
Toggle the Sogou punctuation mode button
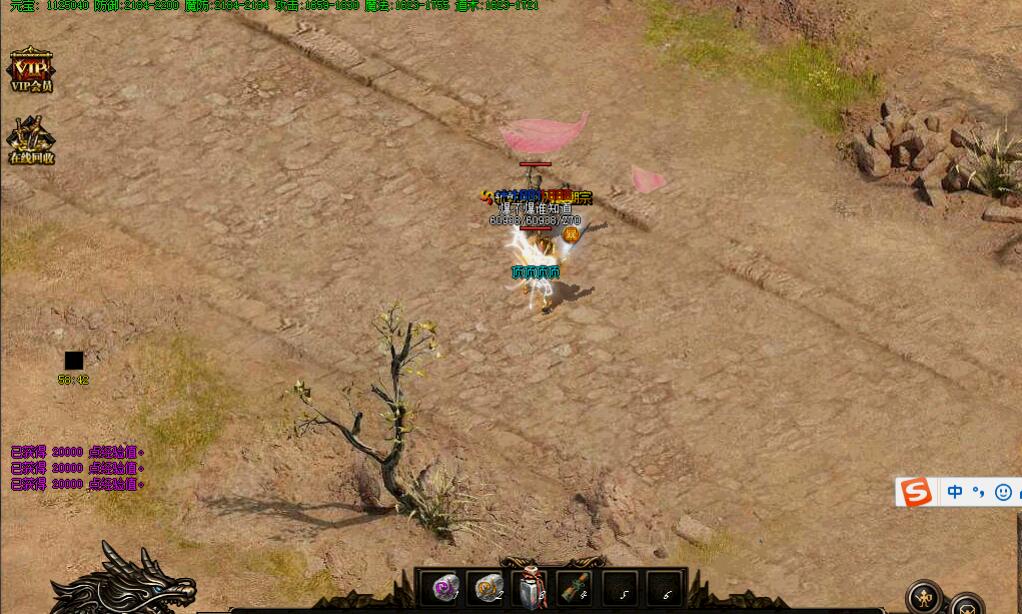point(979,492)
